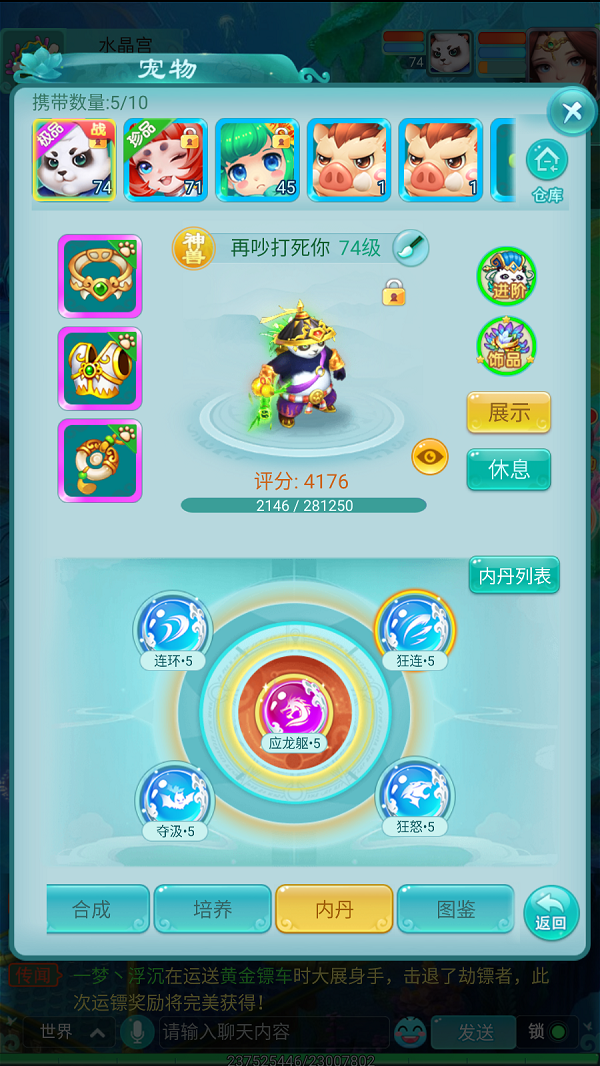Close the pet panel with X

pos(571,111)
